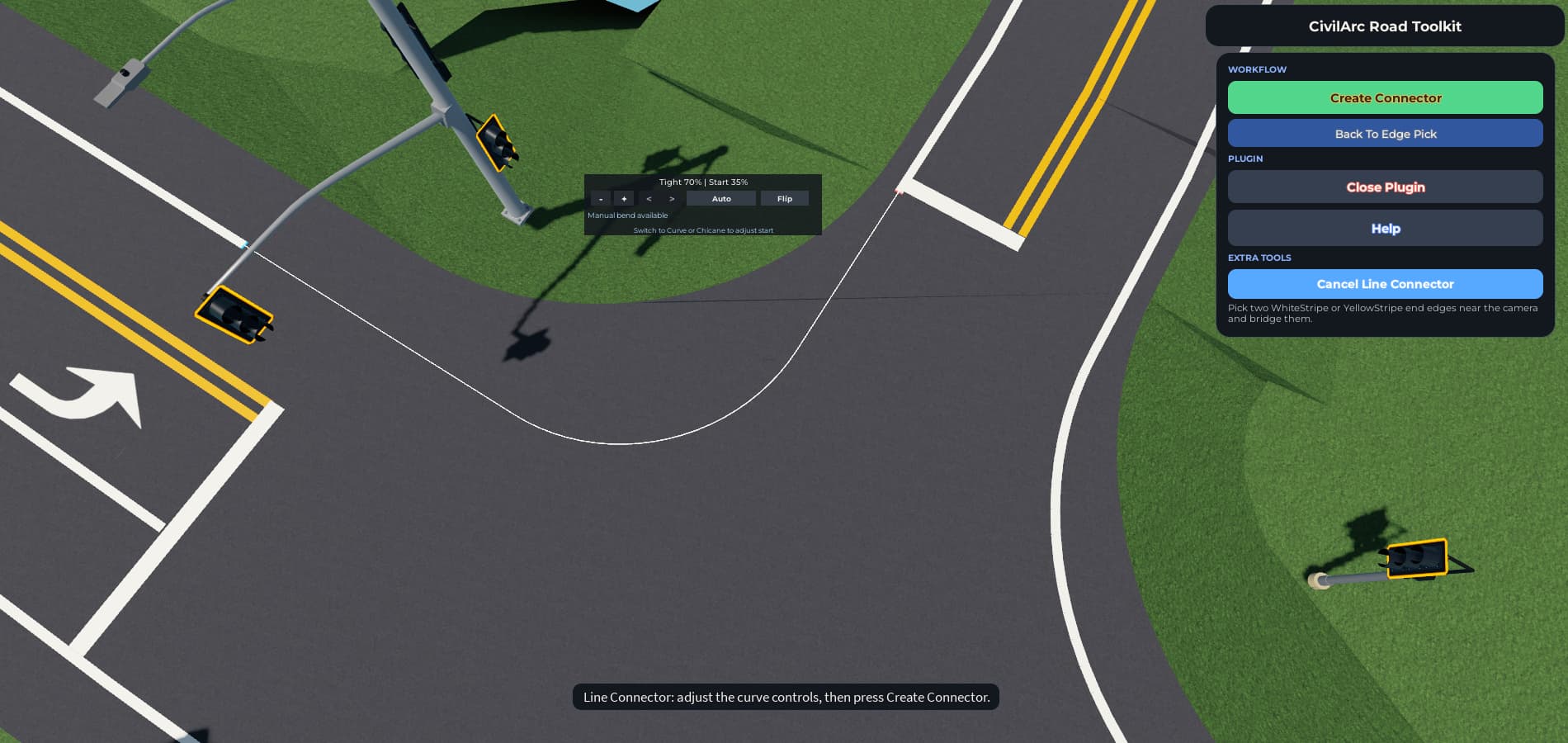Go Back To Edge Pick

(x=1385, y=134)
